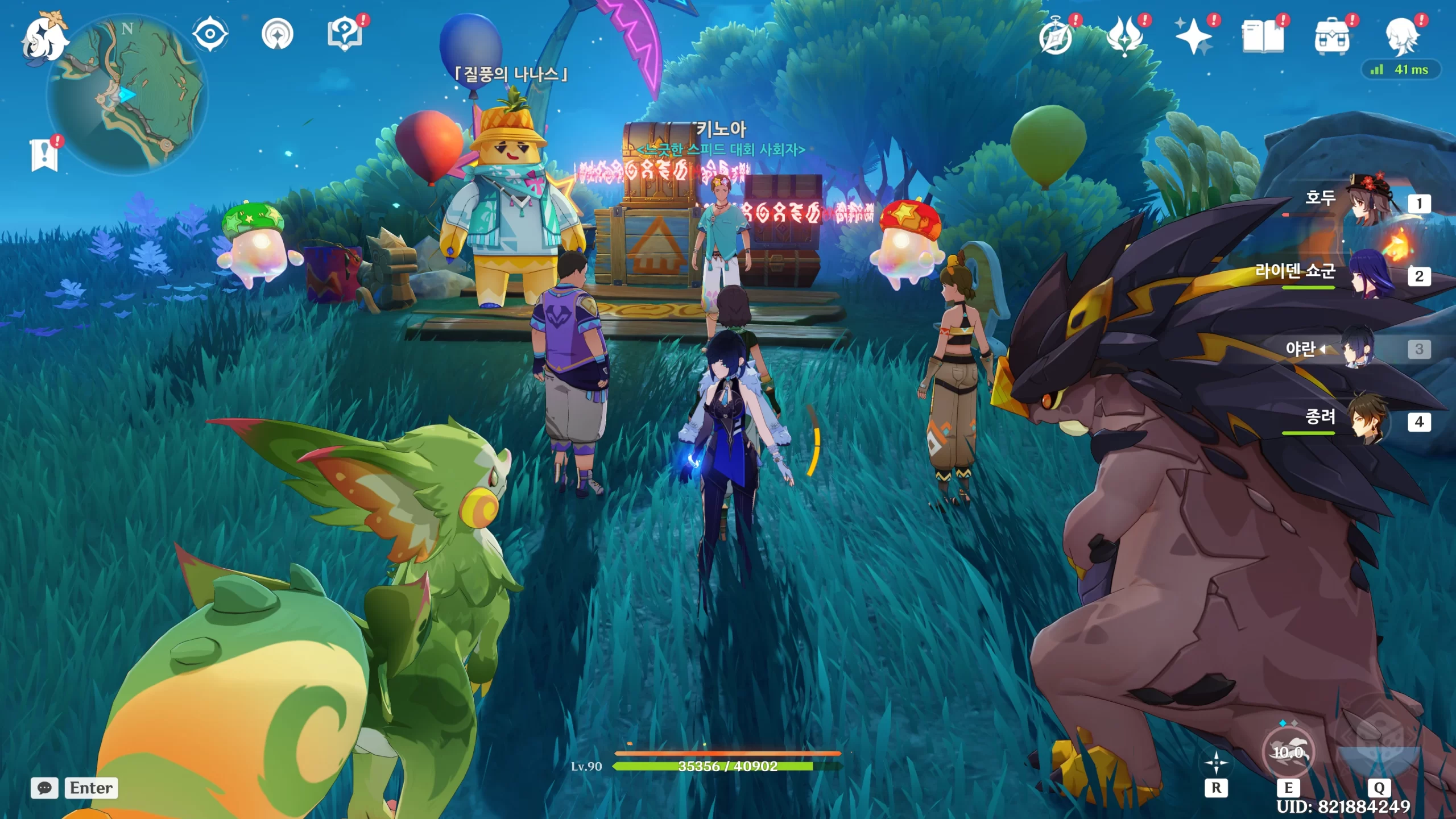Select active party member 야란

[x=1358, y=348]
